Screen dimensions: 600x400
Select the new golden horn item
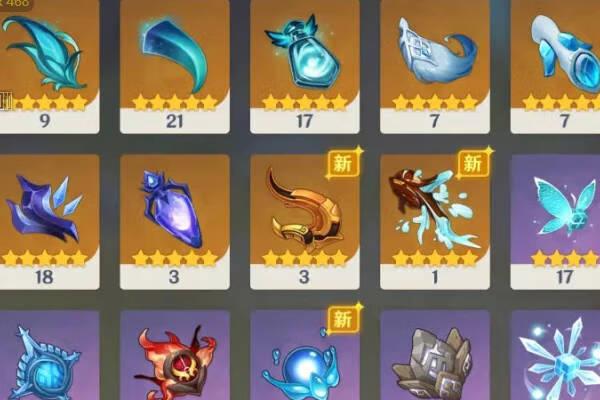304,210
